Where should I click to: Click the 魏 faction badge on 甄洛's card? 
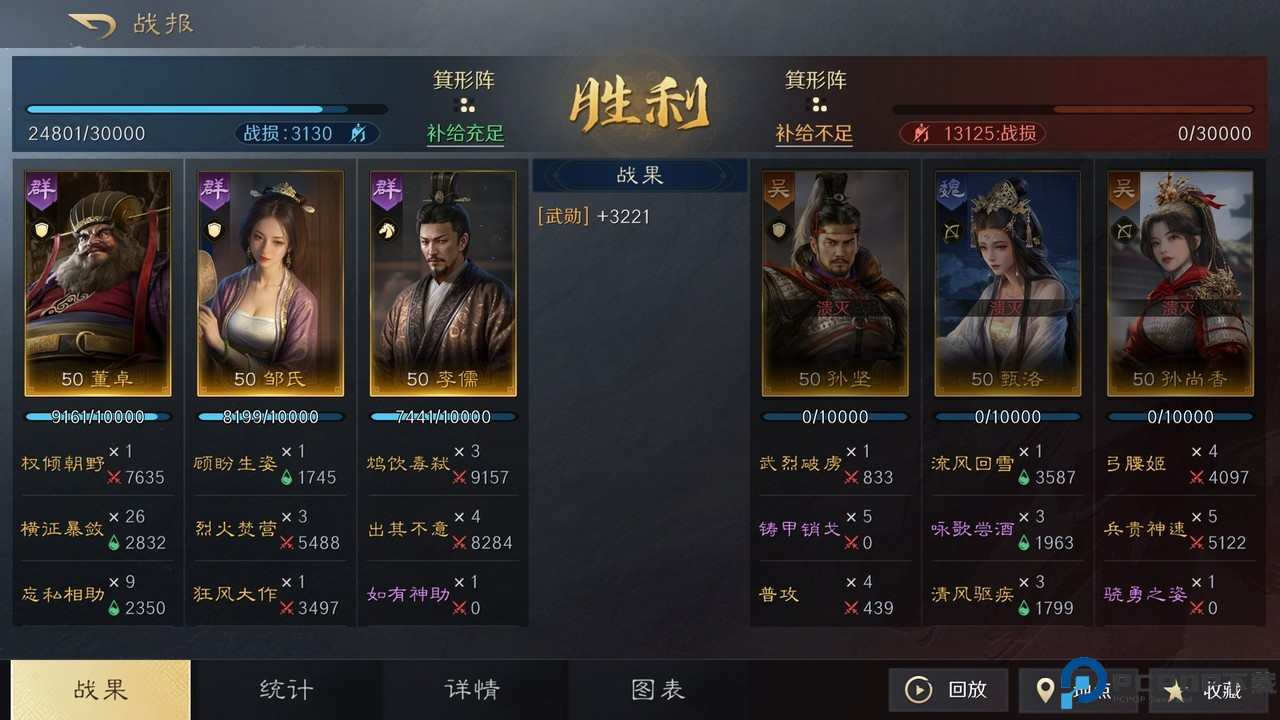point(951,187)
